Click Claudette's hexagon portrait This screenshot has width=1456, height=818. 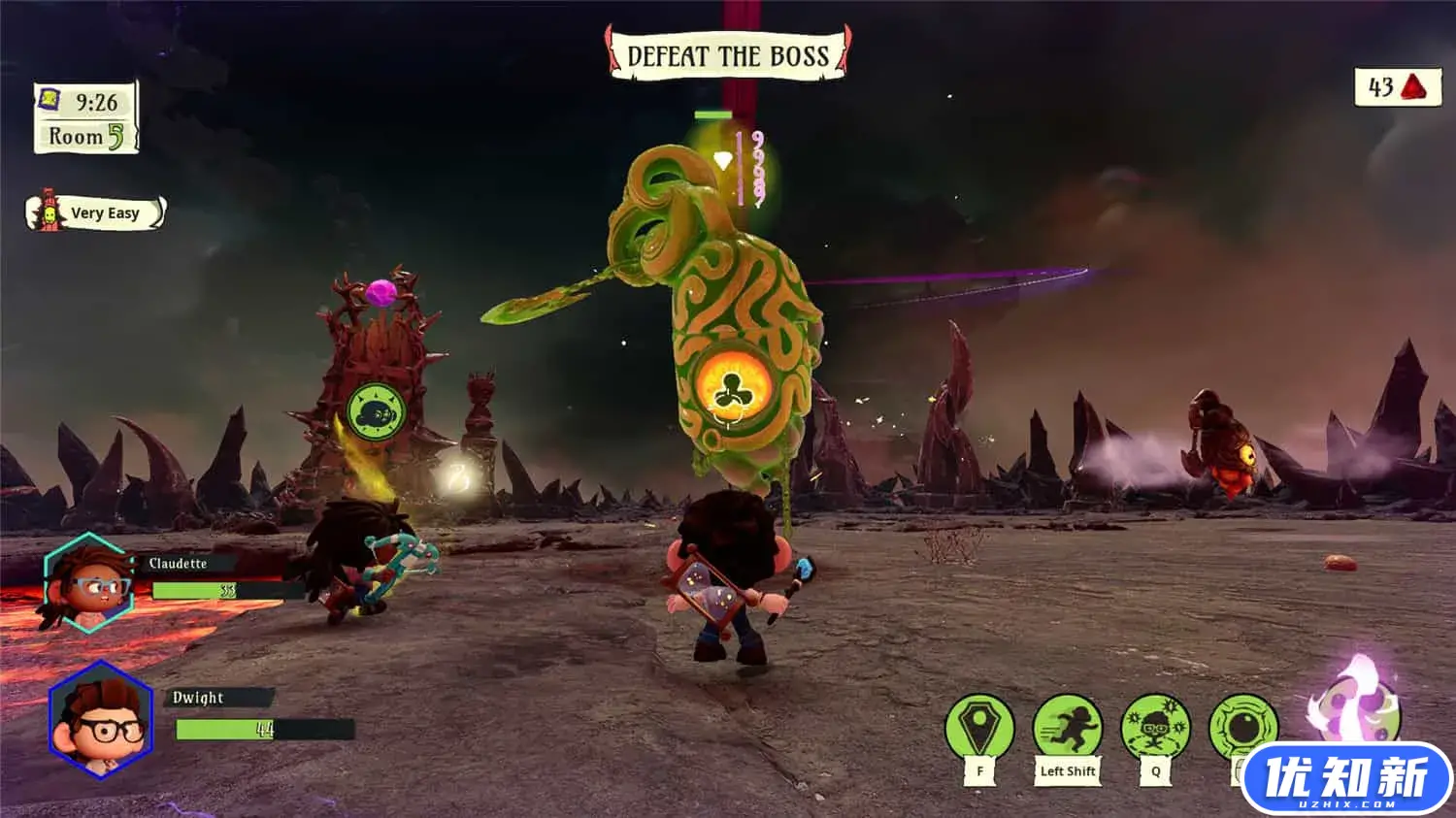89,584
